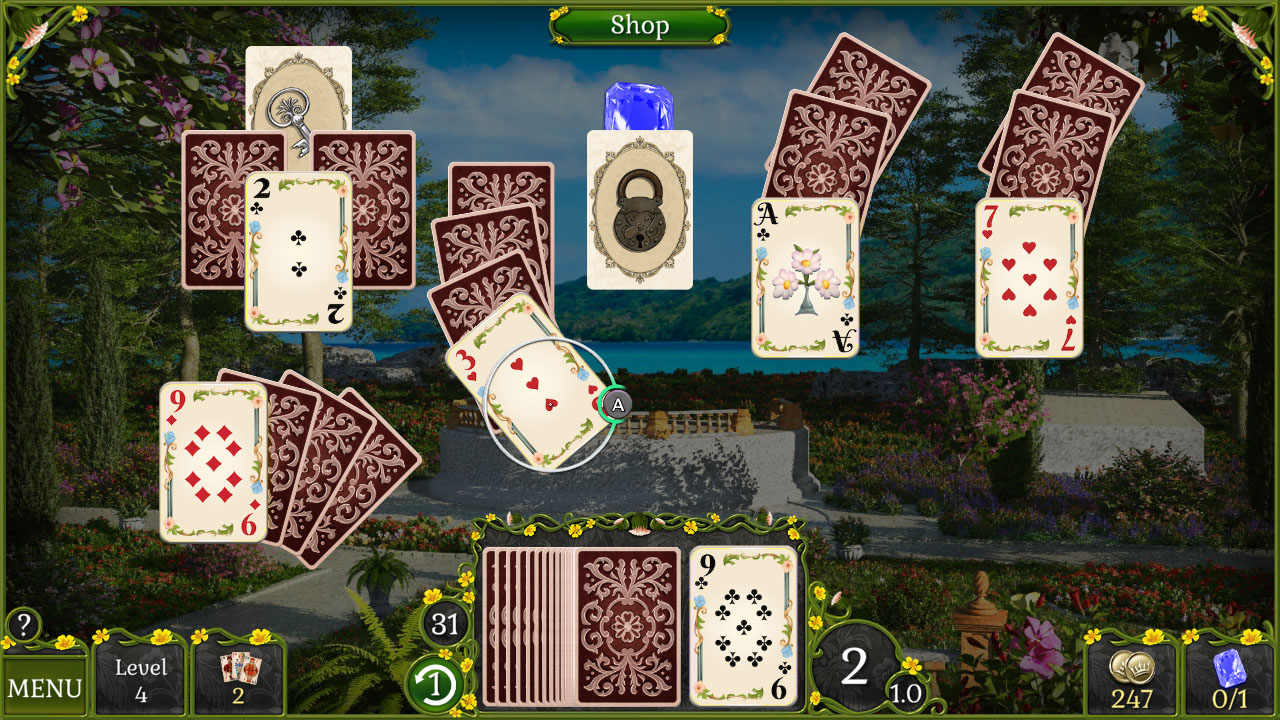
Task: Open the MENU
Action: coord(46,685)
